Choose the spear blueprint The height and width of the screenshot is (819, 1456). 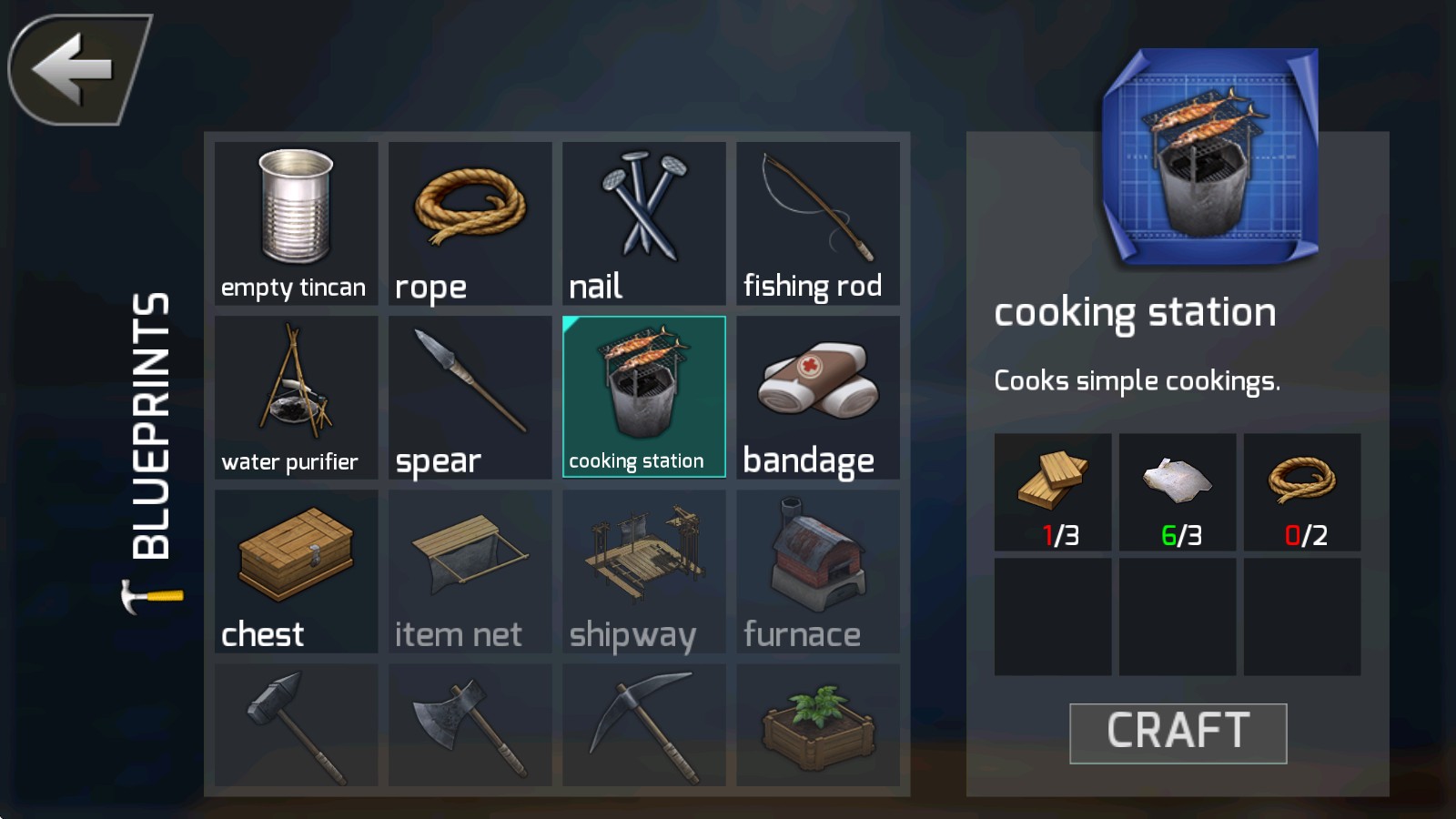coord(470,397)
